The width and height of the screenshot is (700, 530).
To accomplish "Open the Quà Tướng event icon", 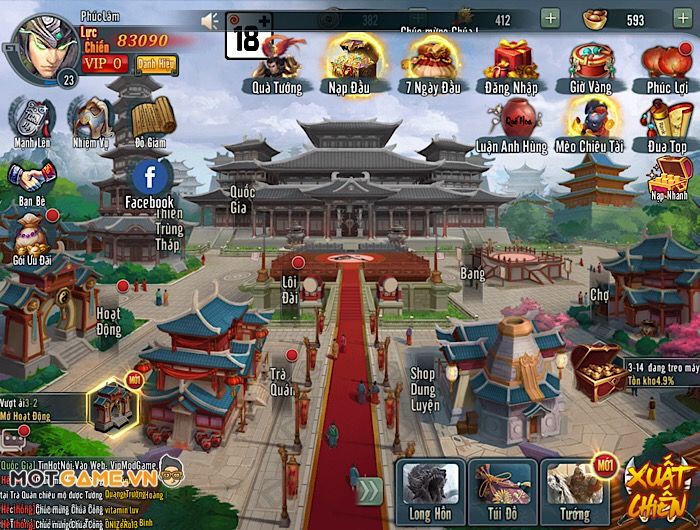I will click(x=278, y=60).
